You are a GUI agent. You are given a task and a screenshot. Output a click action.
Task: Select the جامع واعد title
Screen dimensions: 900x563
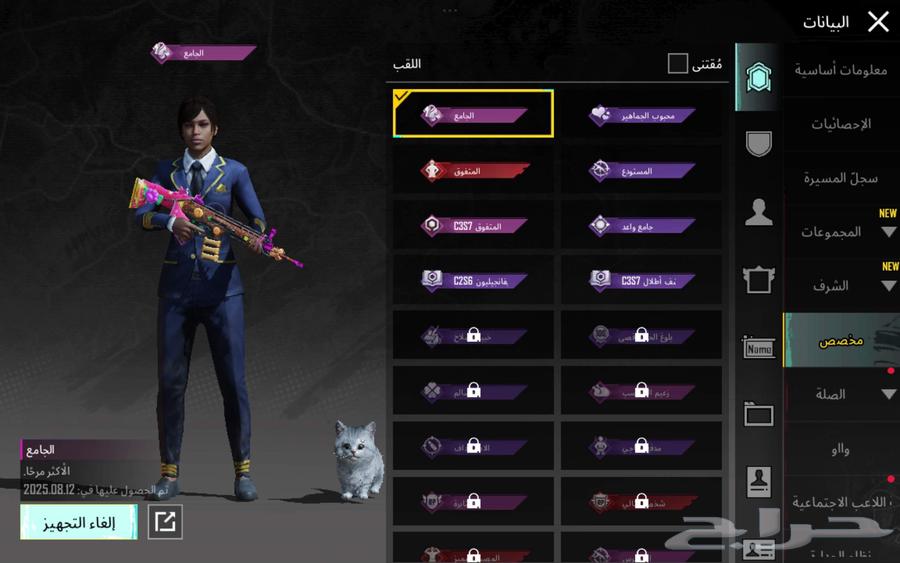pos(641,226)
